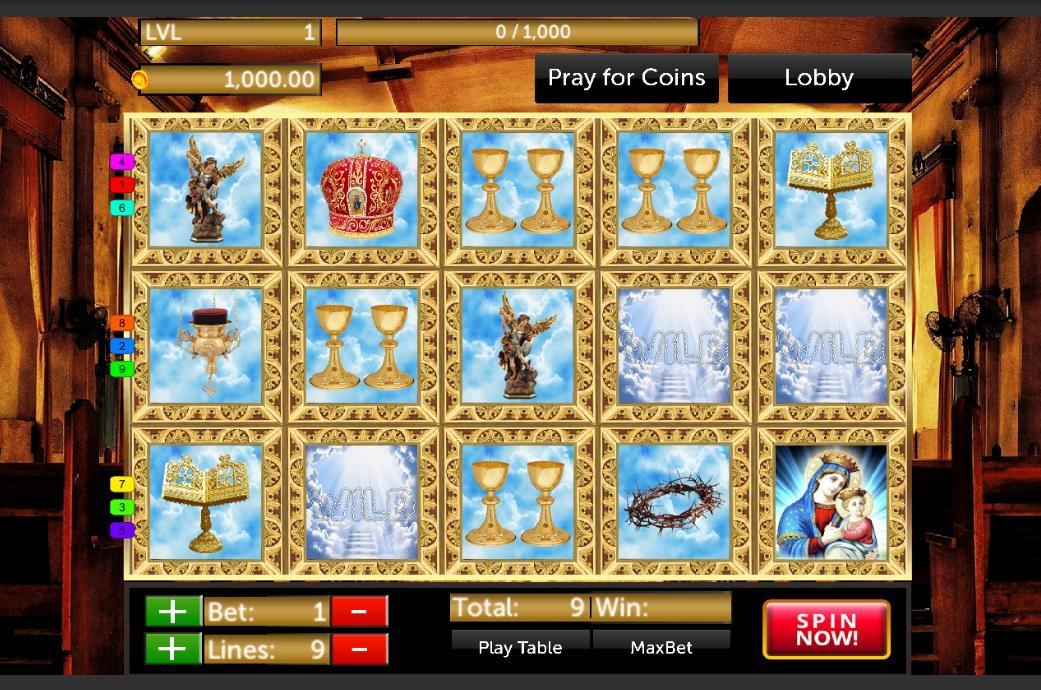Increase the Bet with the green plus
Viewport: 1041px width, 690px height.
point(172,611)
